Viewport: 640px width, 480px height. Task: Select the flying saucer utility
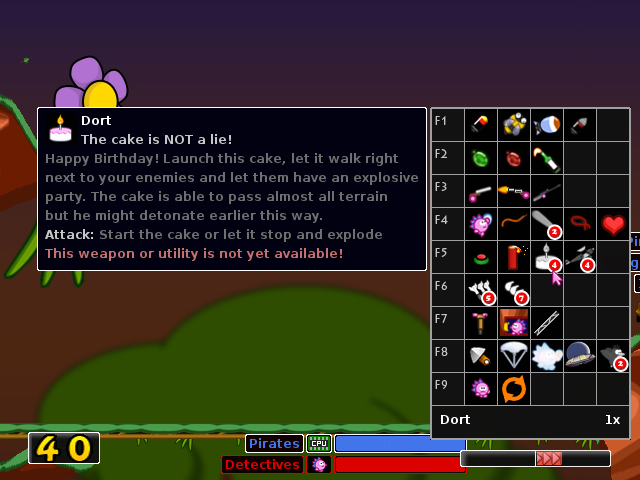tap(580, 355)
